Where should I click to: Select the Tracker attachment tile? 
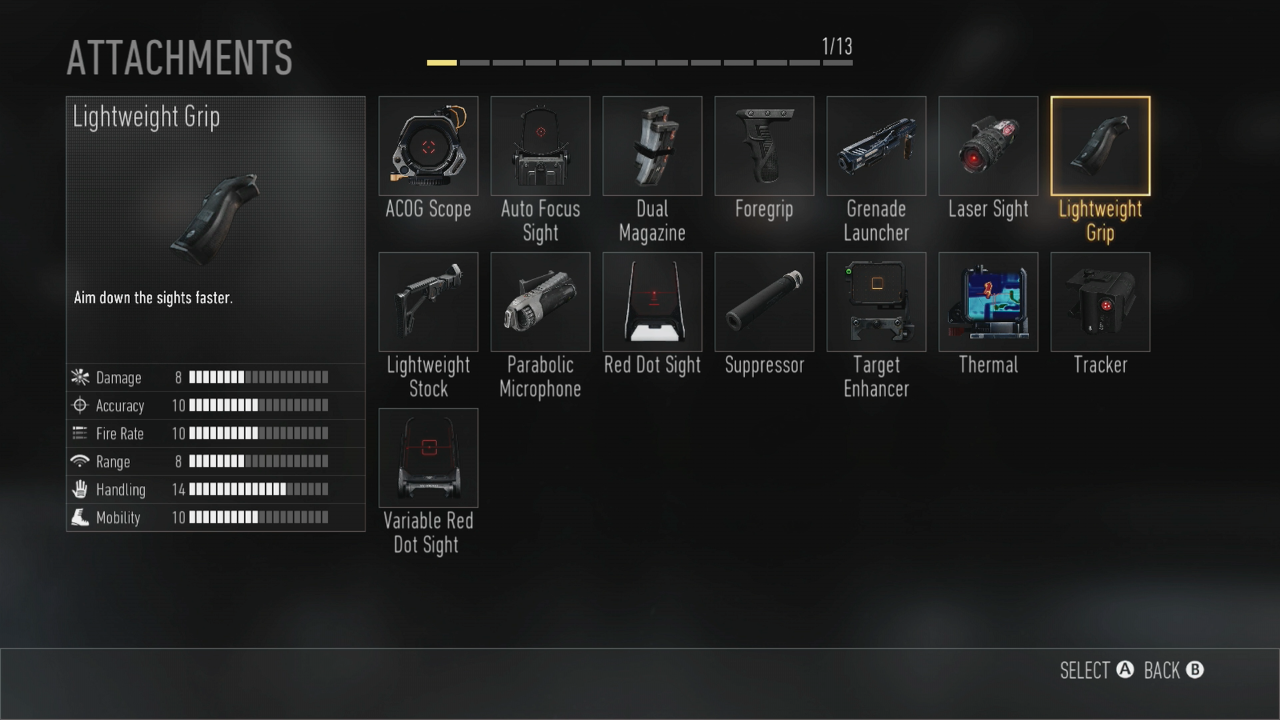[1100, 302]
